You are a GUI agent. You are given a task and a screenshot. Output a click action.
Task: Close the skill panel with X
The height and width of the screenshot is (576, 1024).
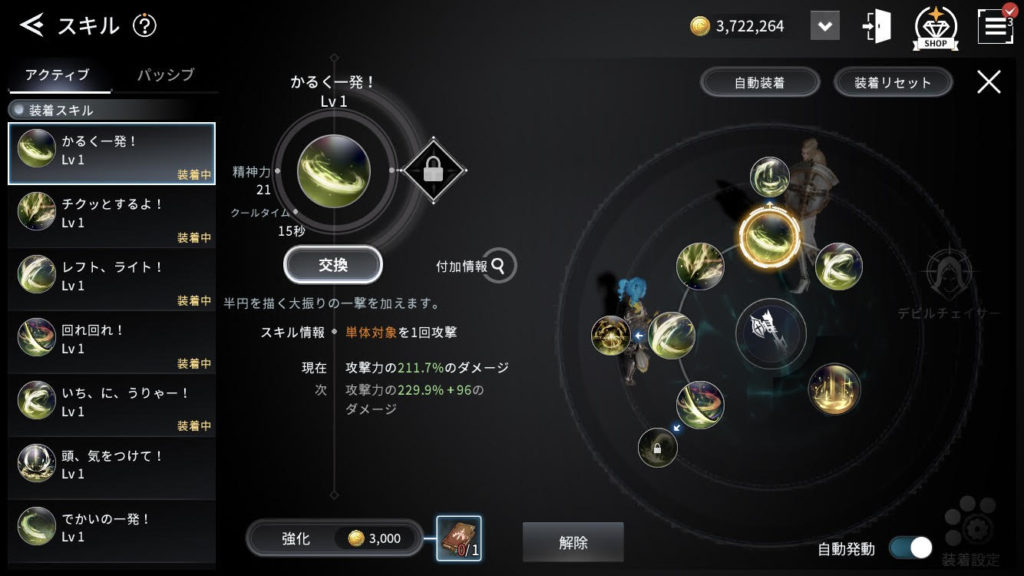988,82
